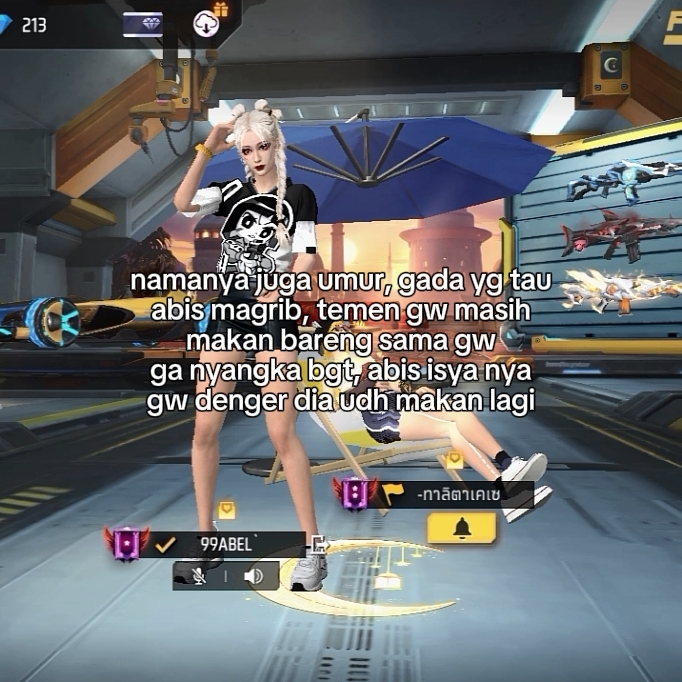Leave squad using the exit icon

[318, 545]
